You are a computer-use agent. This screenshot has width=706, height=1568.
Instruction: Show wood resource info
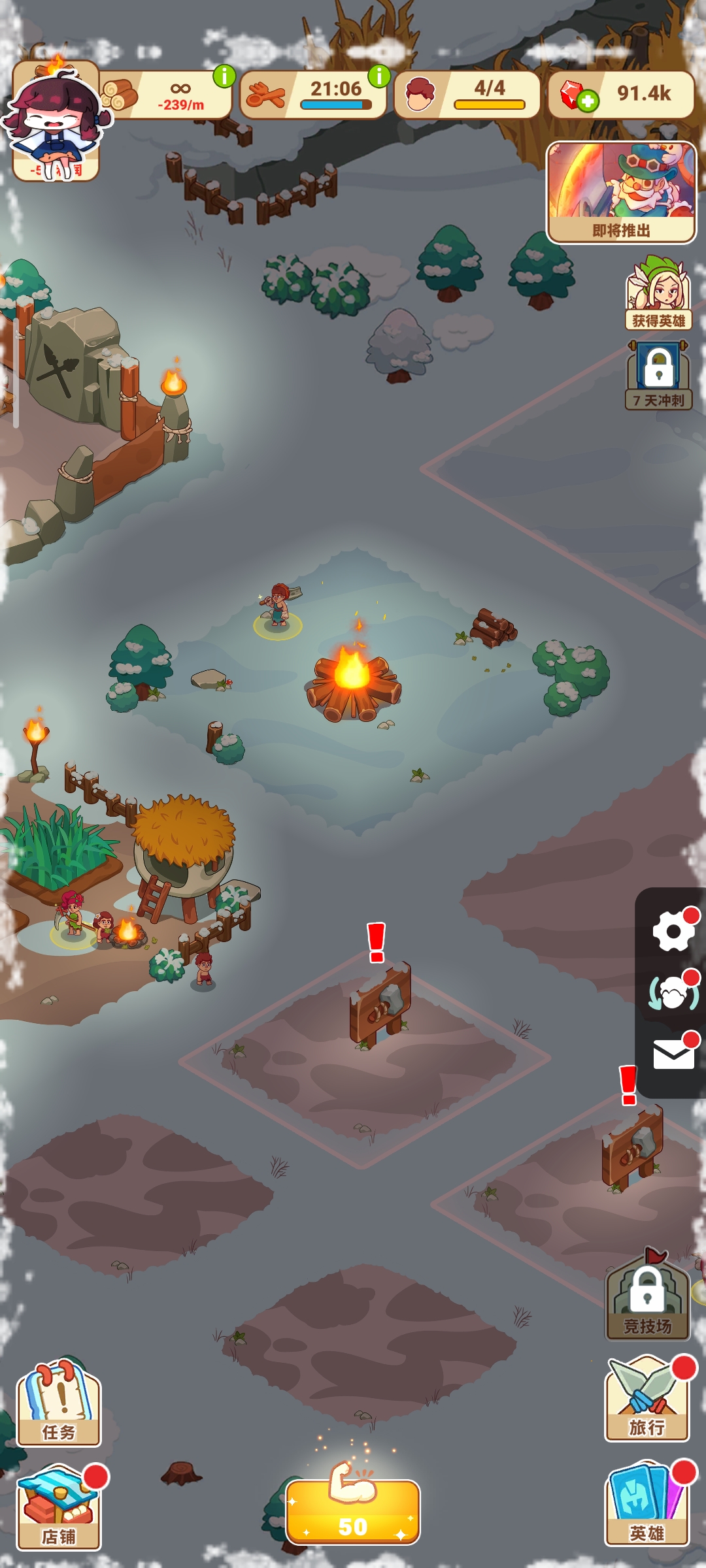(x=224, y=76)
